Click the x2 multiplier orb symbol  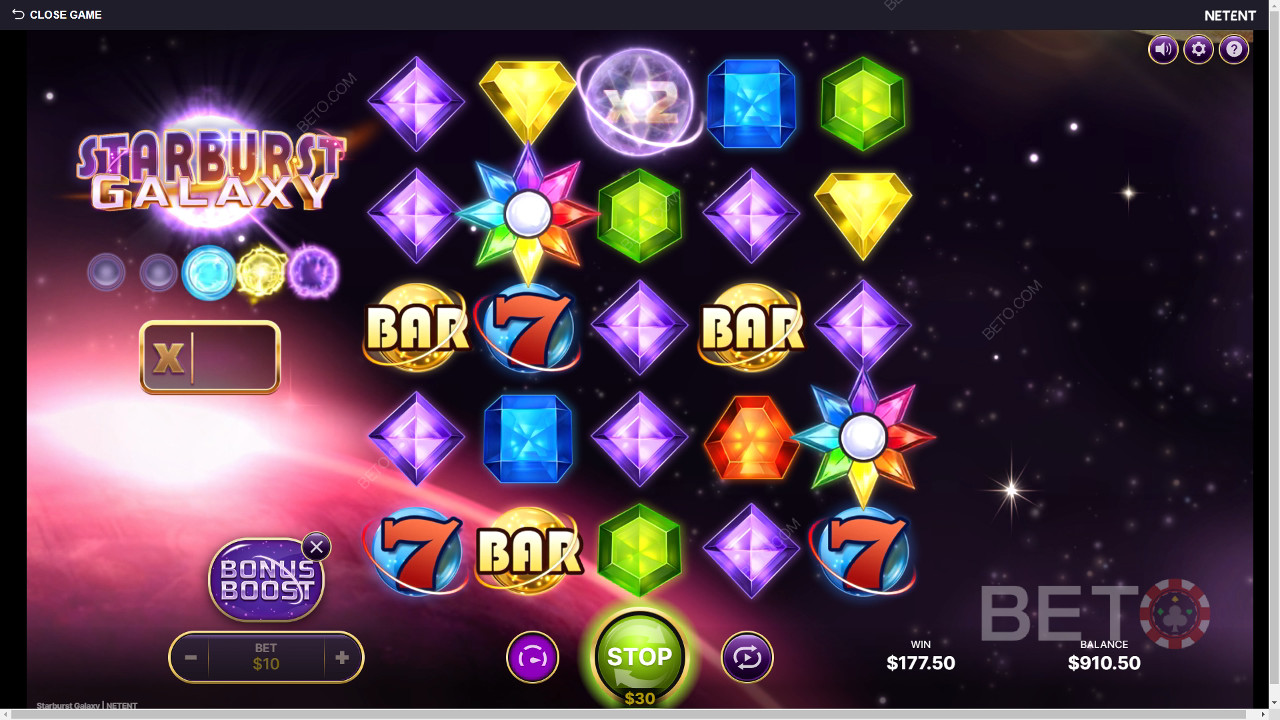pyautogui.click(x=639, y=103)
